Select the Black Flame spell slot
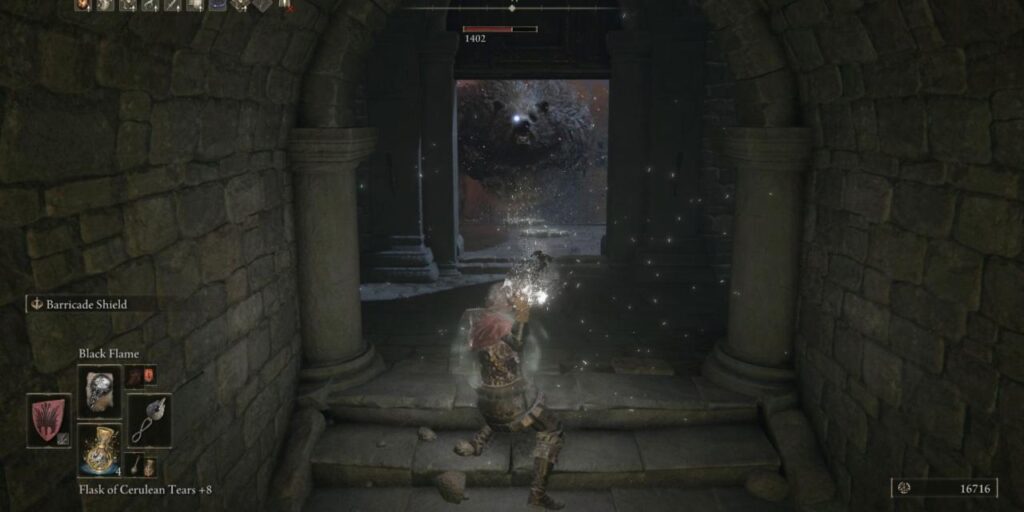Viewport: 1024px width, 512px height. point(99,391)
